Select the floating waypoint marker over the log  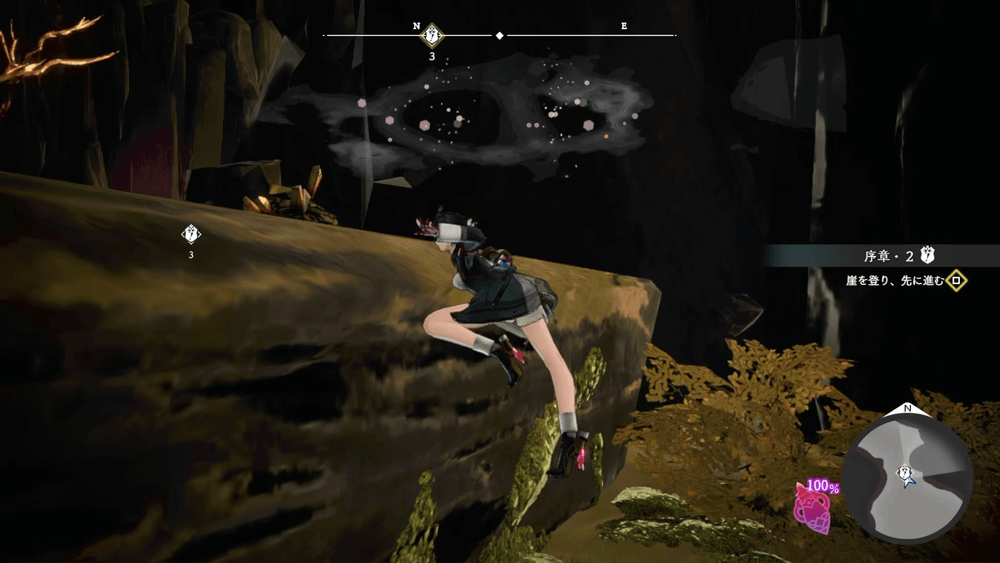190,234
